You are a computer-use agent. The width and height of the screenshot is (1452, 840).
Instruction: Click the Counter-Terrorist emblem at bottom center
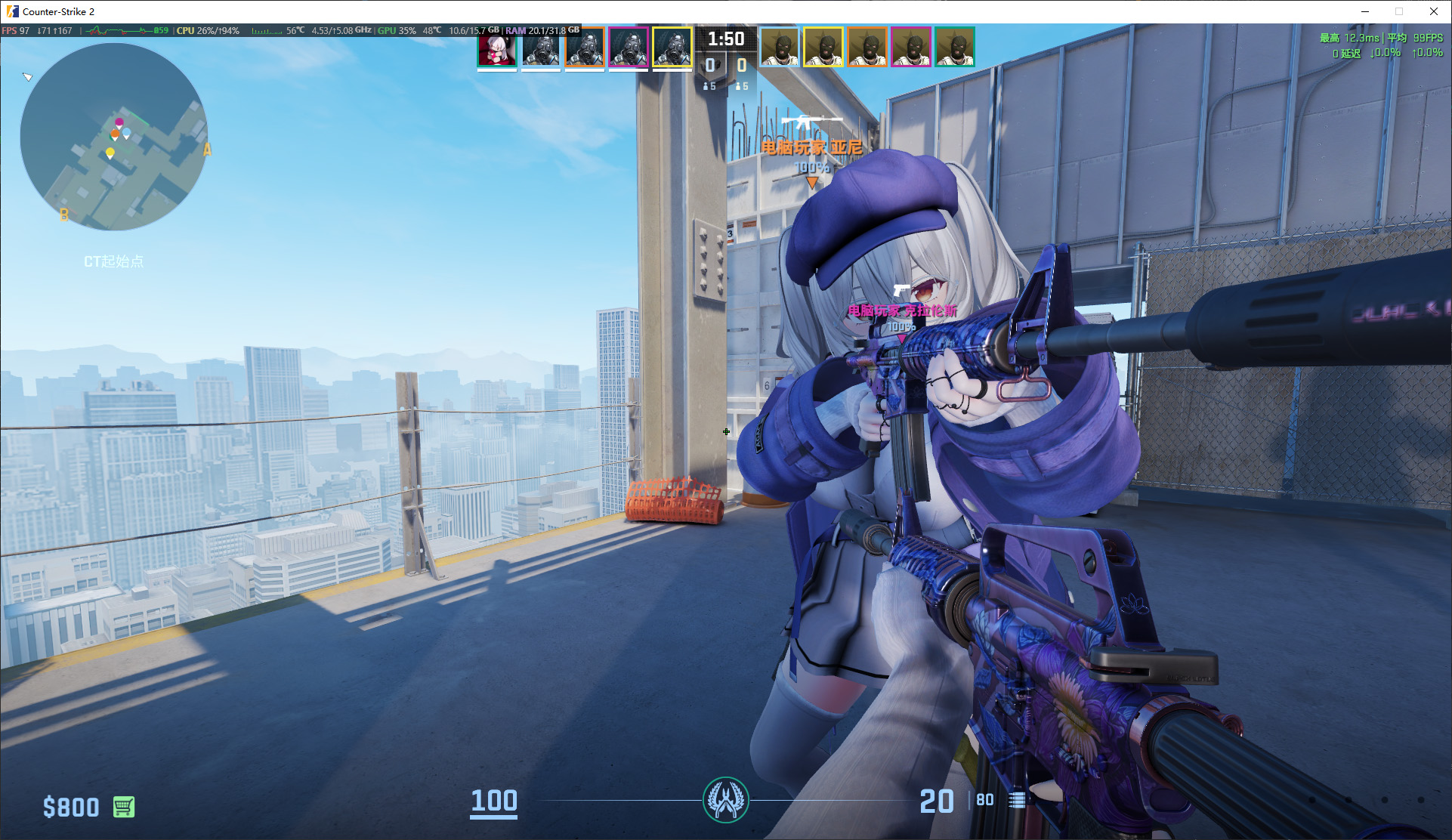tap(726, 800)
